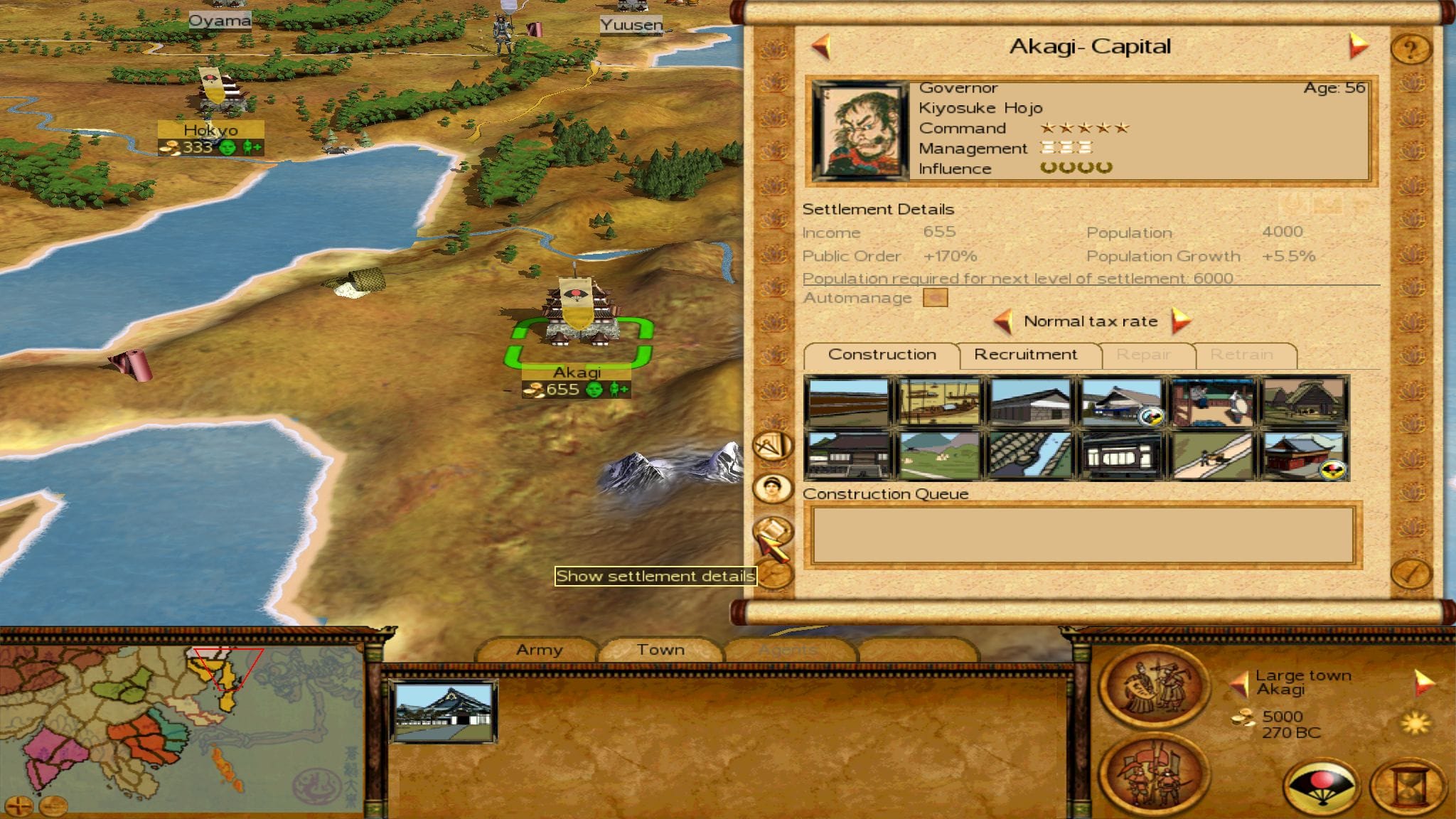
Task: Select the road with cart building icon
Action: (1212, 455)
